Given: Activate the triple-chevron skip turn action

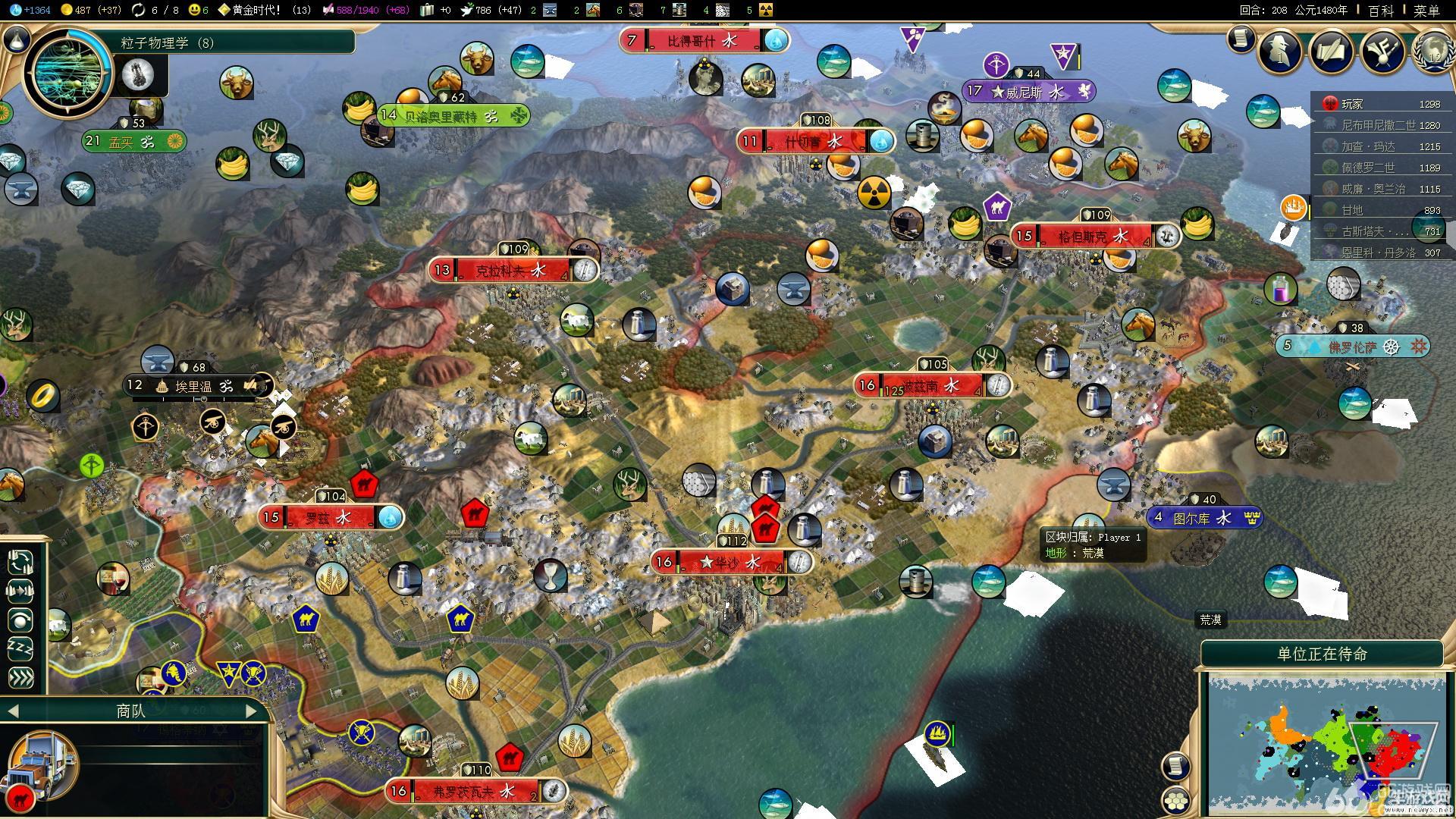Looking at the screenshot, I should coord(20,677).
